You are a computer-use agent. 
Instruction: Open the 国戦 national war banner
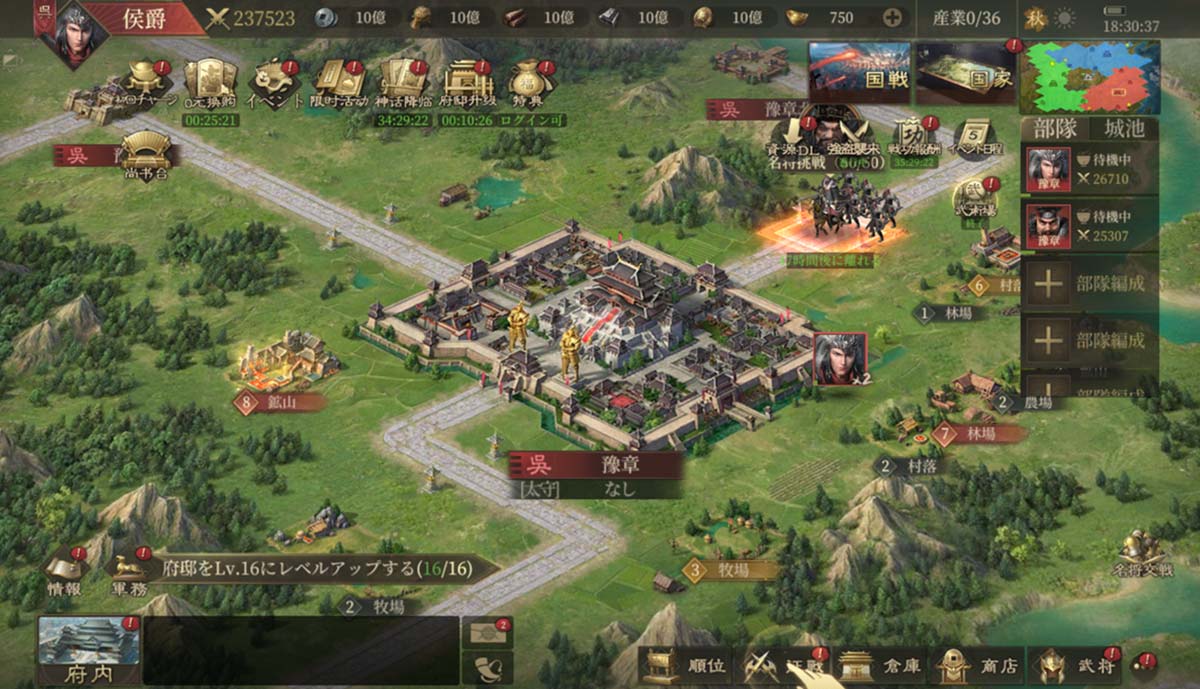(858, 72)
